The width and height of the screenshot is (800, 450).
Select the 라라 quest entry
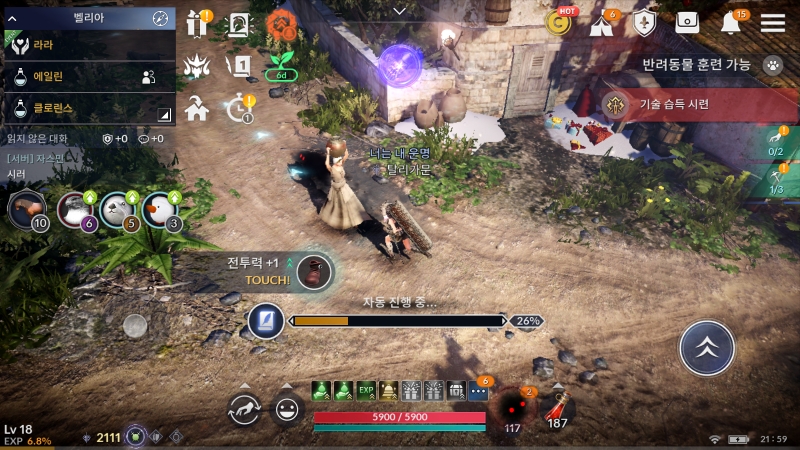(x=88, y=45)
